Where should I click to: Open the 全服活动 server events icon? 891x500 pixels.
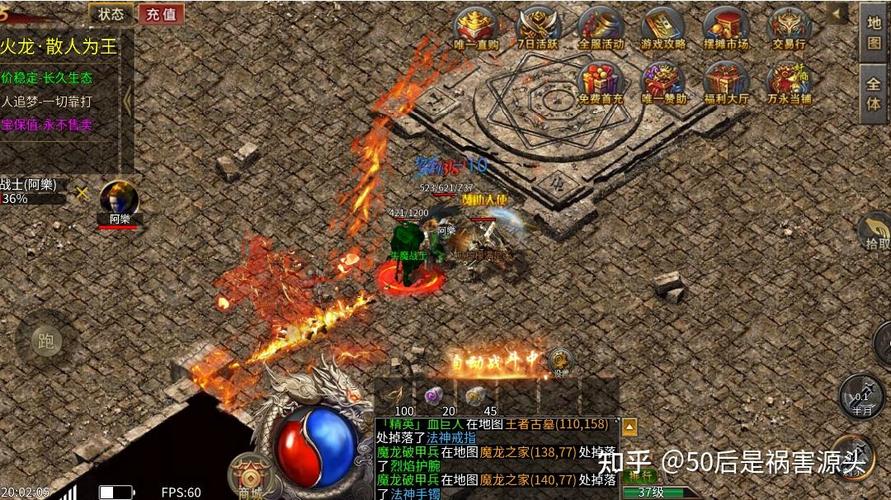pos(600,28)
